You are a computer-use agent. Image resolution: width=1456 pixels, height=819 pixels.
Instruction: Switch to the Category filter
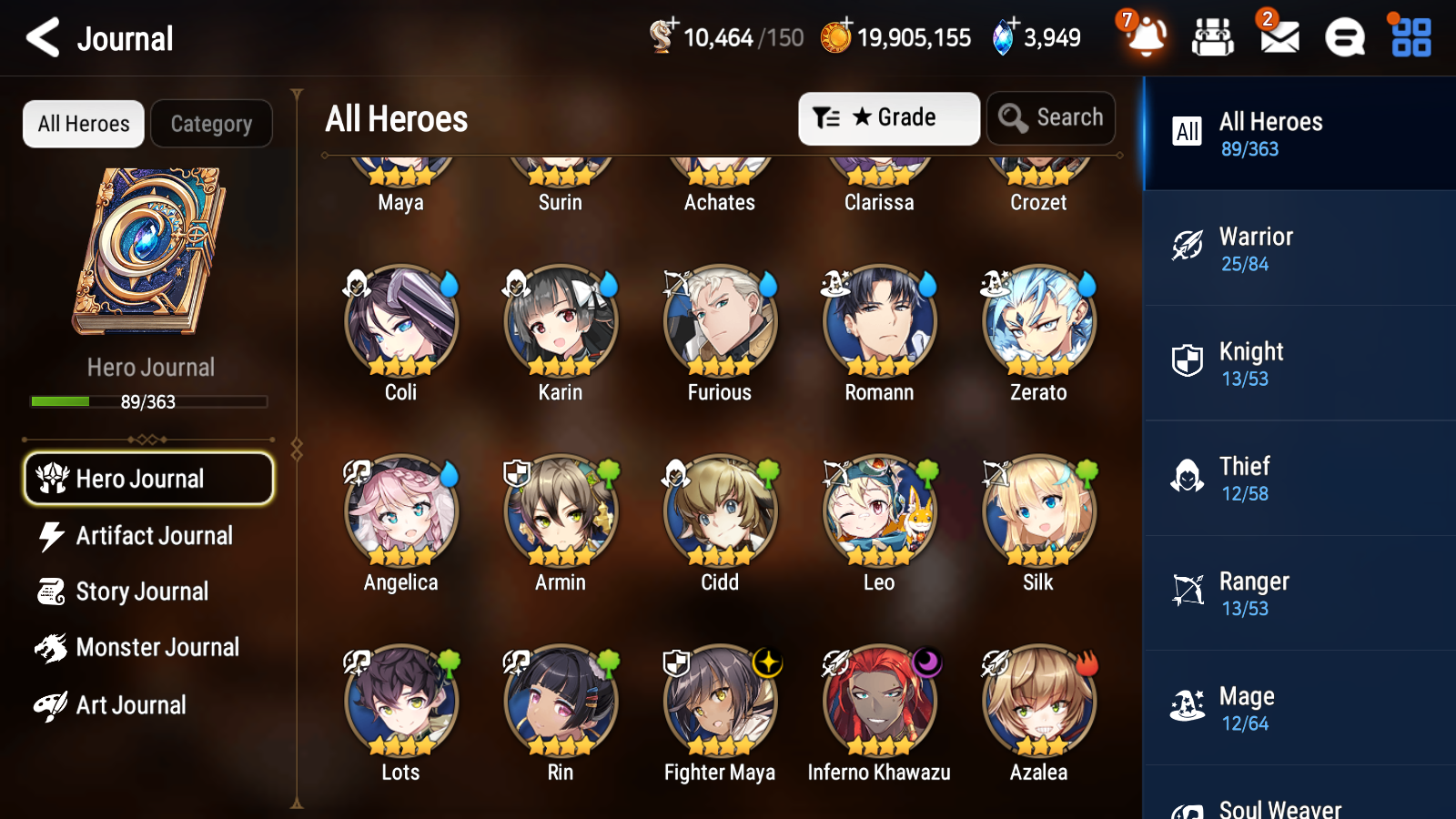[x=211, y=124]
